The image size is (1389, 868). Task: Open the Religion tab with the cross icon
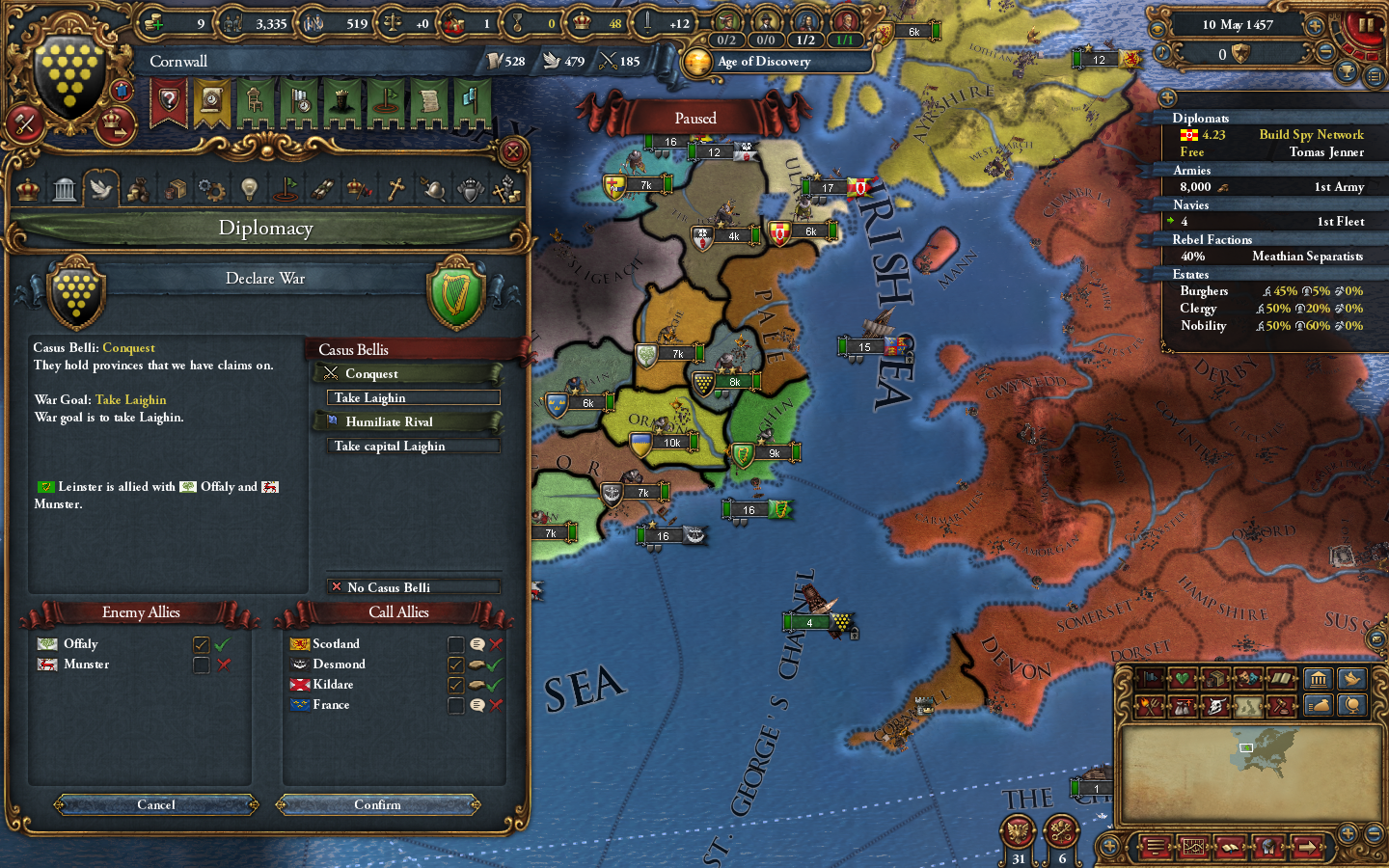(x=397, y=188)
